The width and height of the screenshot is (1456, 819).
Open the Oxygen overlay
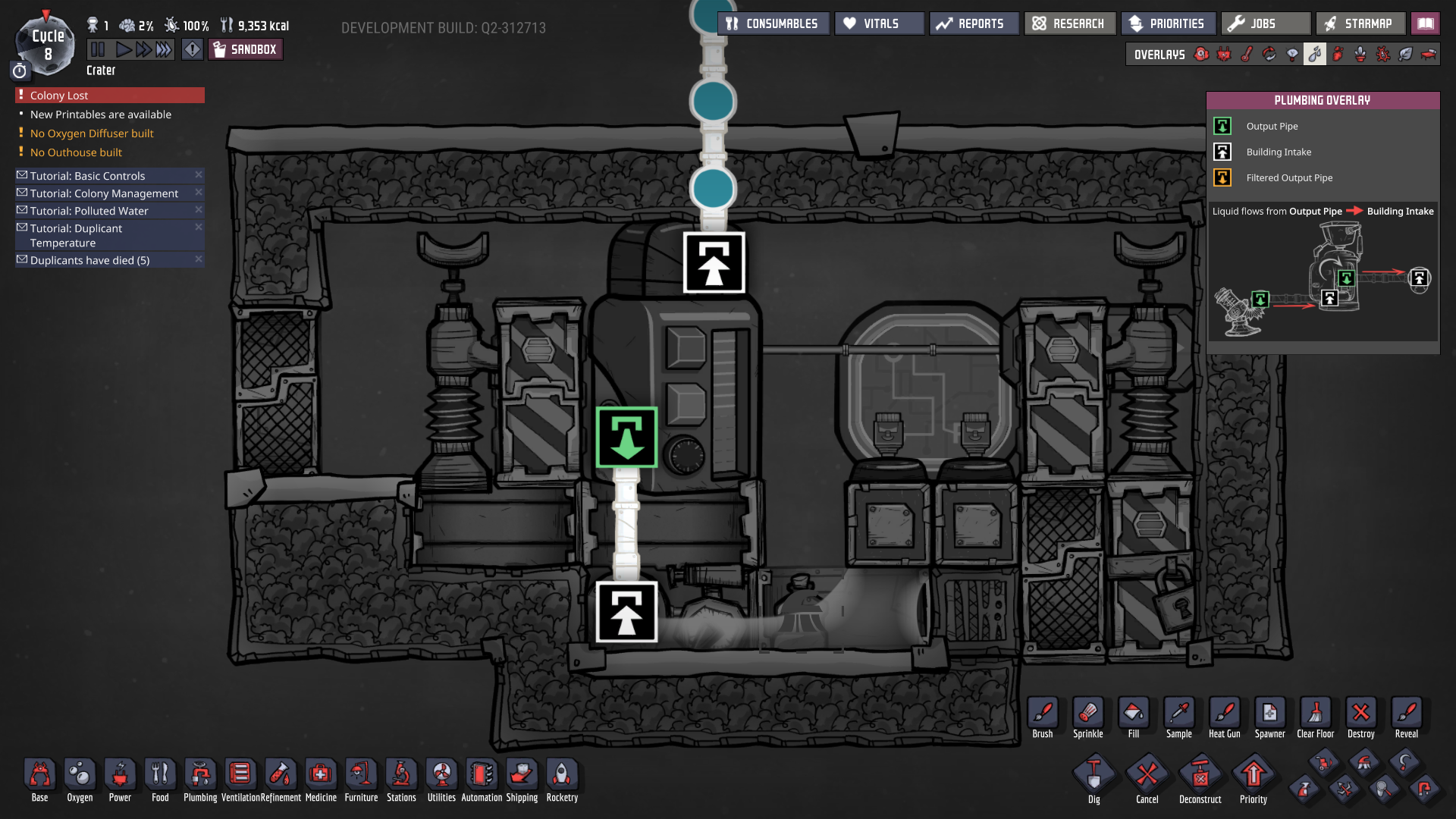pos(1200,54)
